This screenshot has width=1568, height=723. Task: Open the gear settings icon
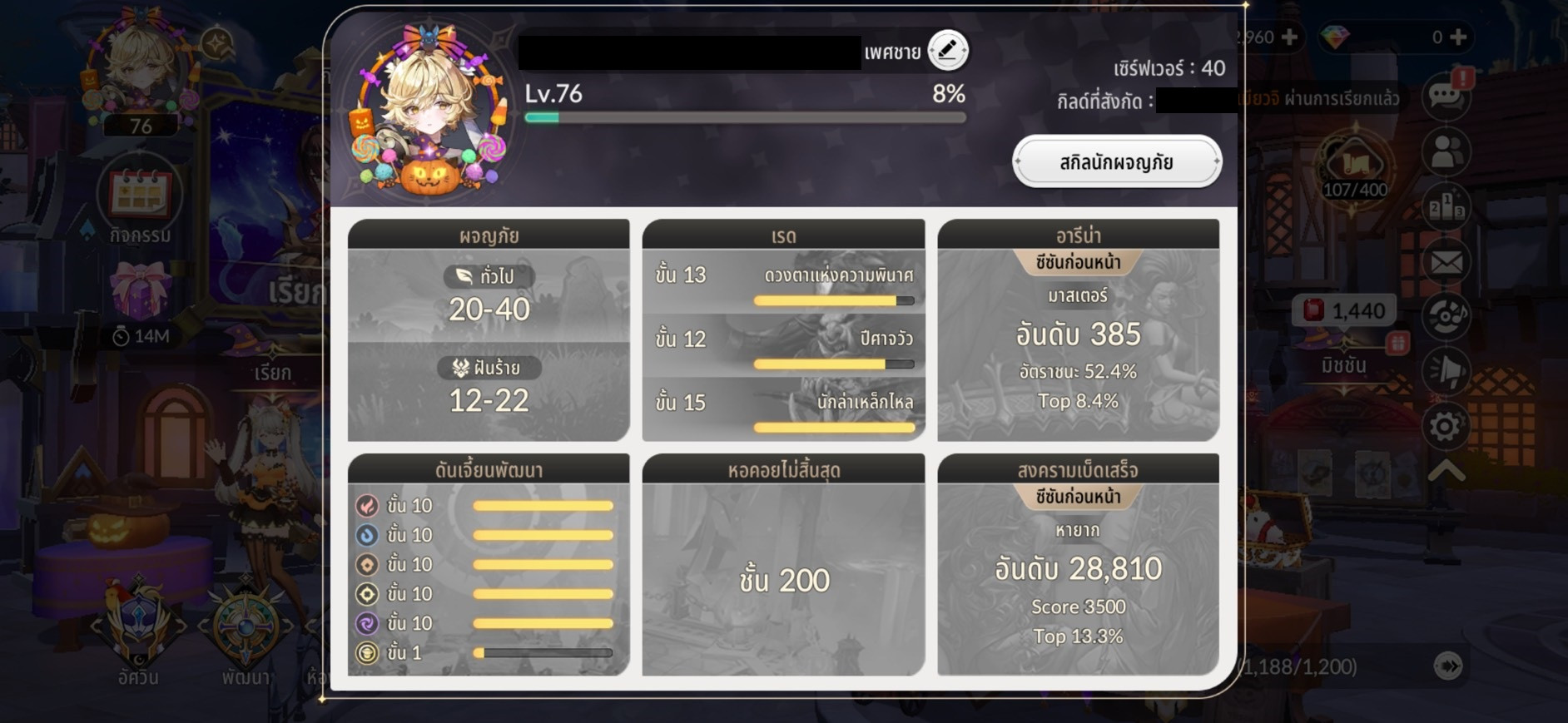point(1446,427)
